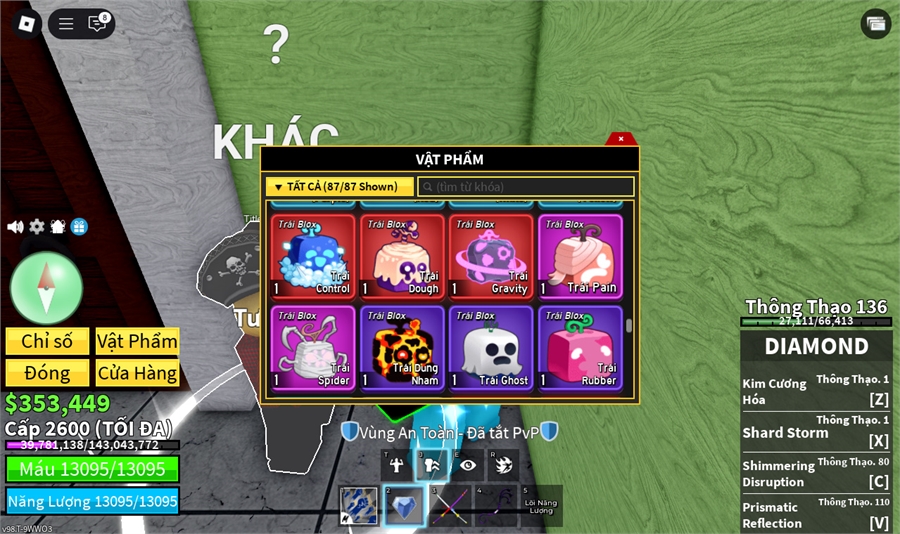Select the Spider fruit item

pos(313,347)
